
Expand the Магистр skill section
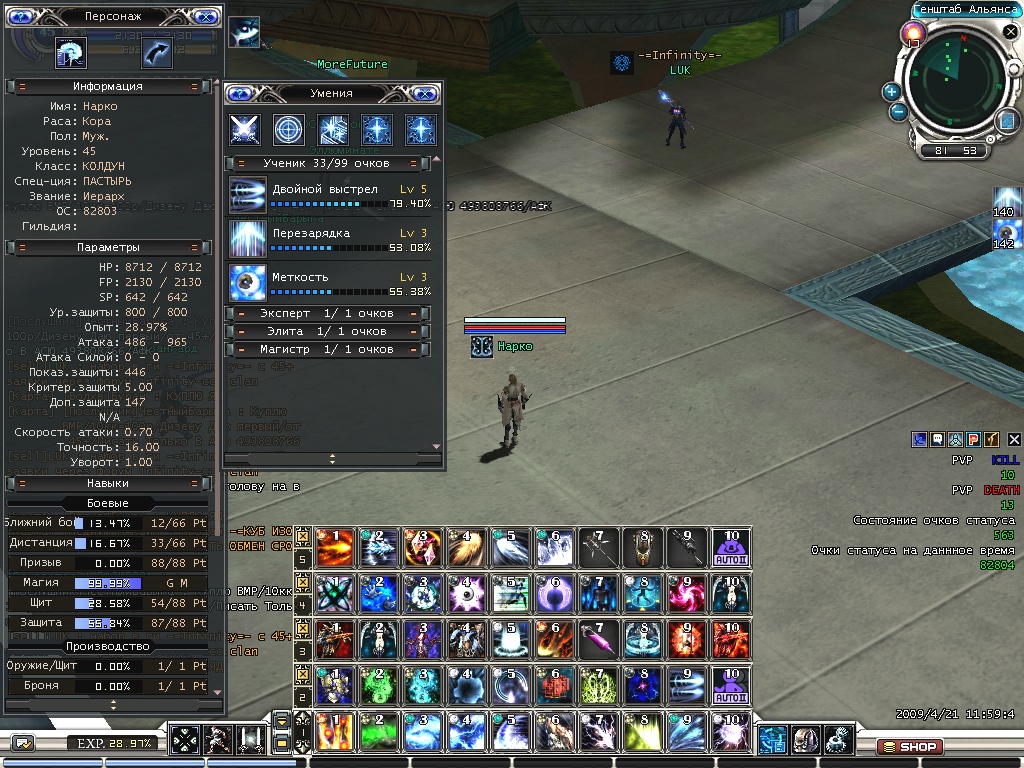click(x=329, y=350)
